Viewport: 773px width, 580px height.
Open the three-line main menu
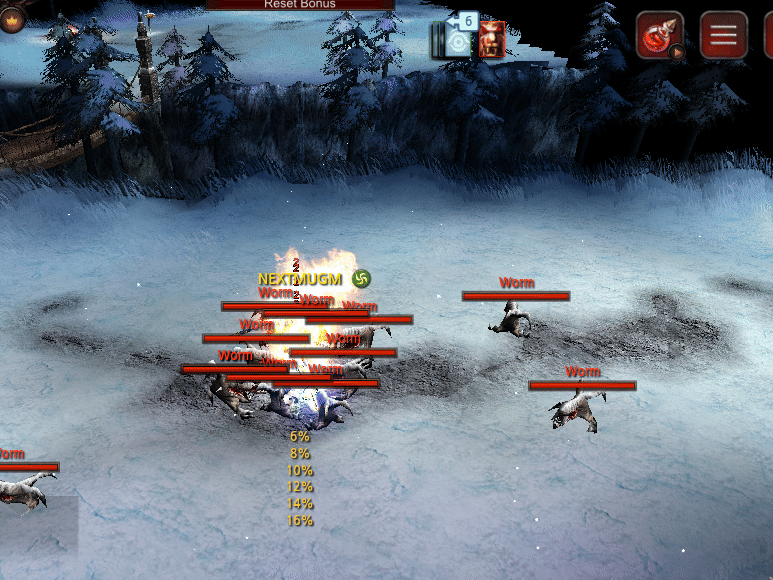click(x=723, y=36)
